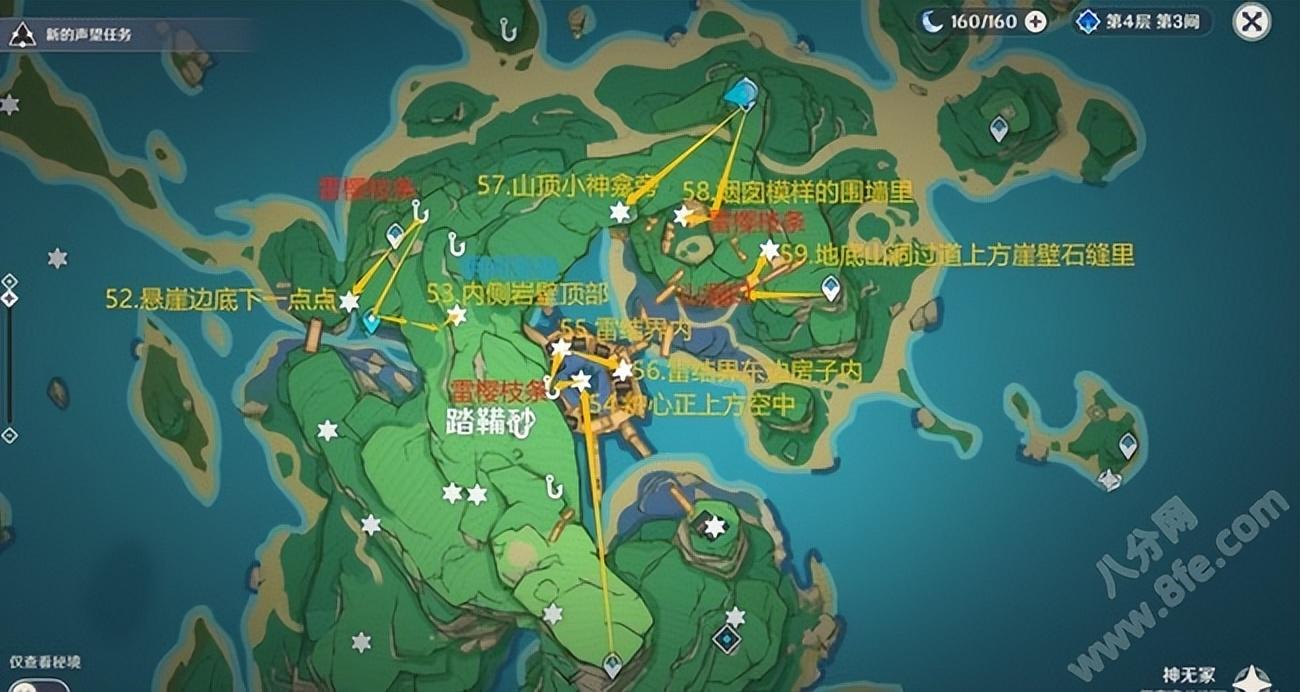The width and height of the screenshot is (1300, 692).
Task: Select the fishing hook marker at the top
Action: point(508,30)
